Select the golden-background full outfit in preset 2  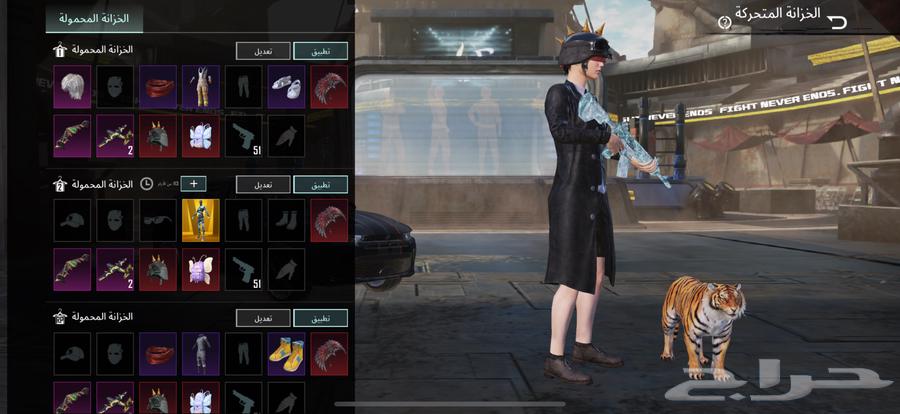tap(201, 220)
